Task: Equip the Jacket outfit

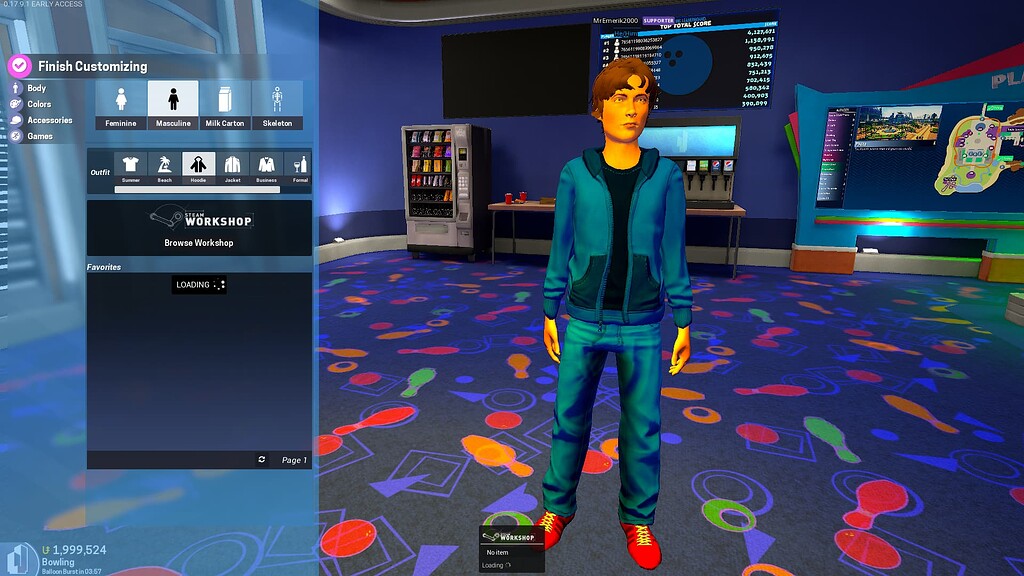Action: 232,166
